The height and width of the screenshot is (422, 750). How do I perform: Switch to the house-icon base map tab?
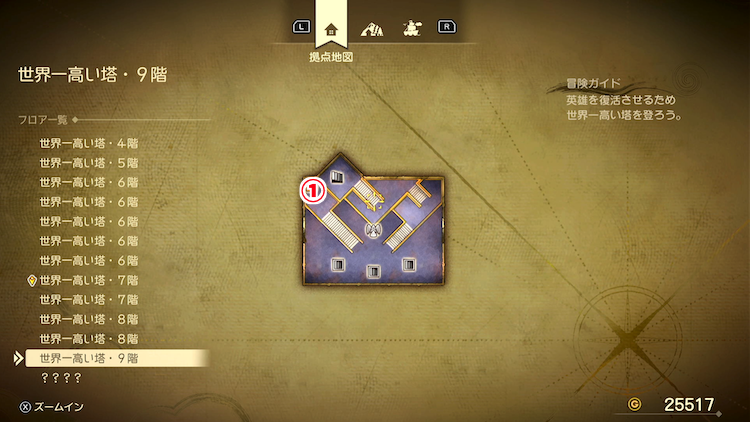click(x=331, y=28)
